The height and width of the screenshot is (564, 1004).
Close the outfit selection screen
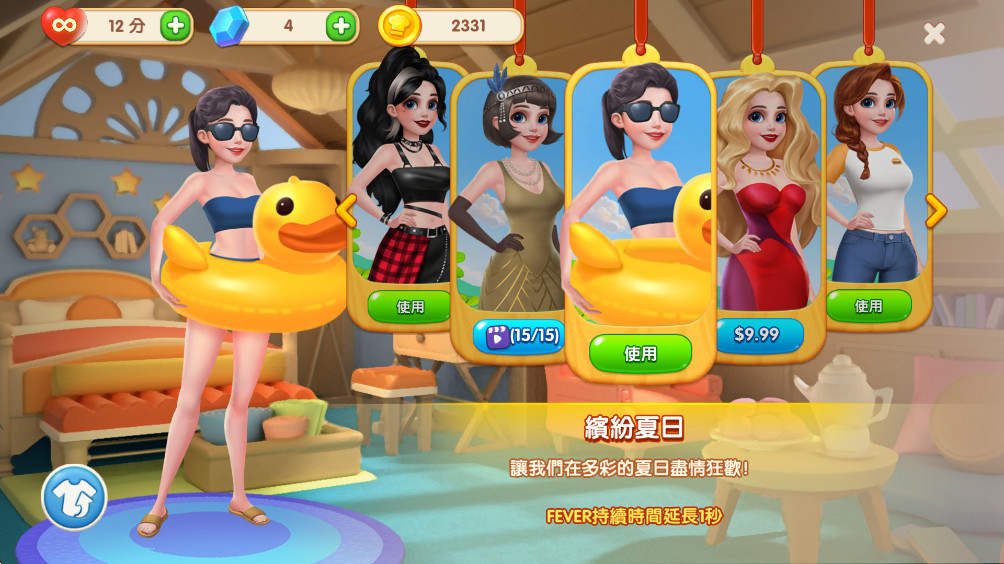pos(934,34)
